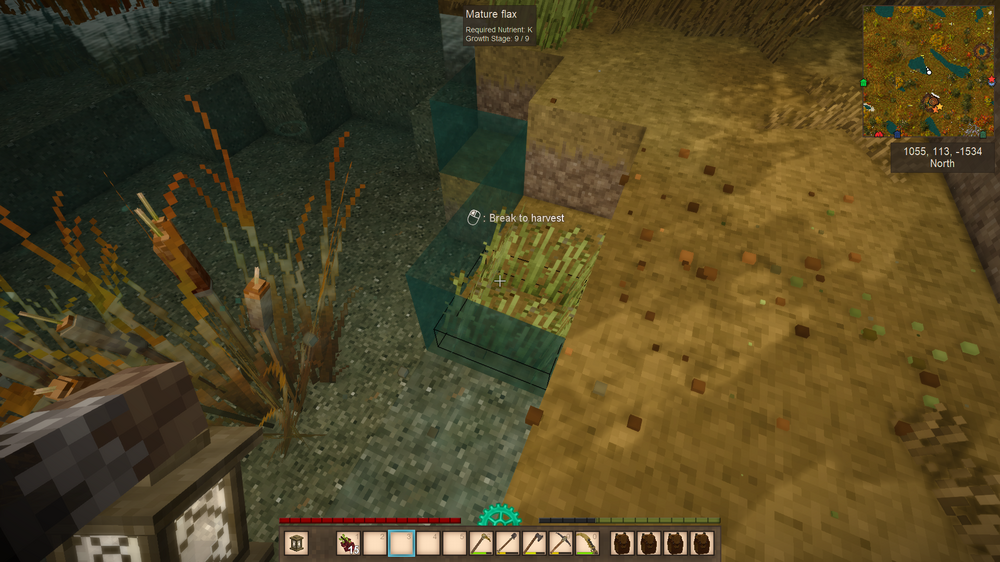The height and width of the screenshot is (562, 1000).
Task: Select the orange star waypoint on minimap
Action: coord(935,110)
